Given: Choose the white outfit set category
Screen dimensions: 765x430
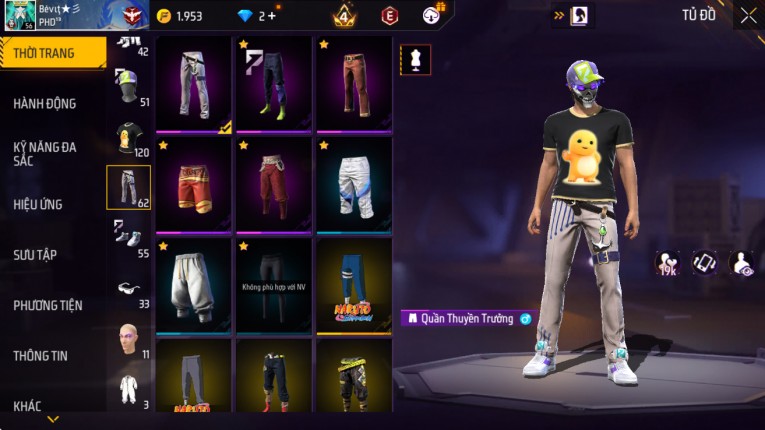Looking at the screenshot, I should 128,389.
